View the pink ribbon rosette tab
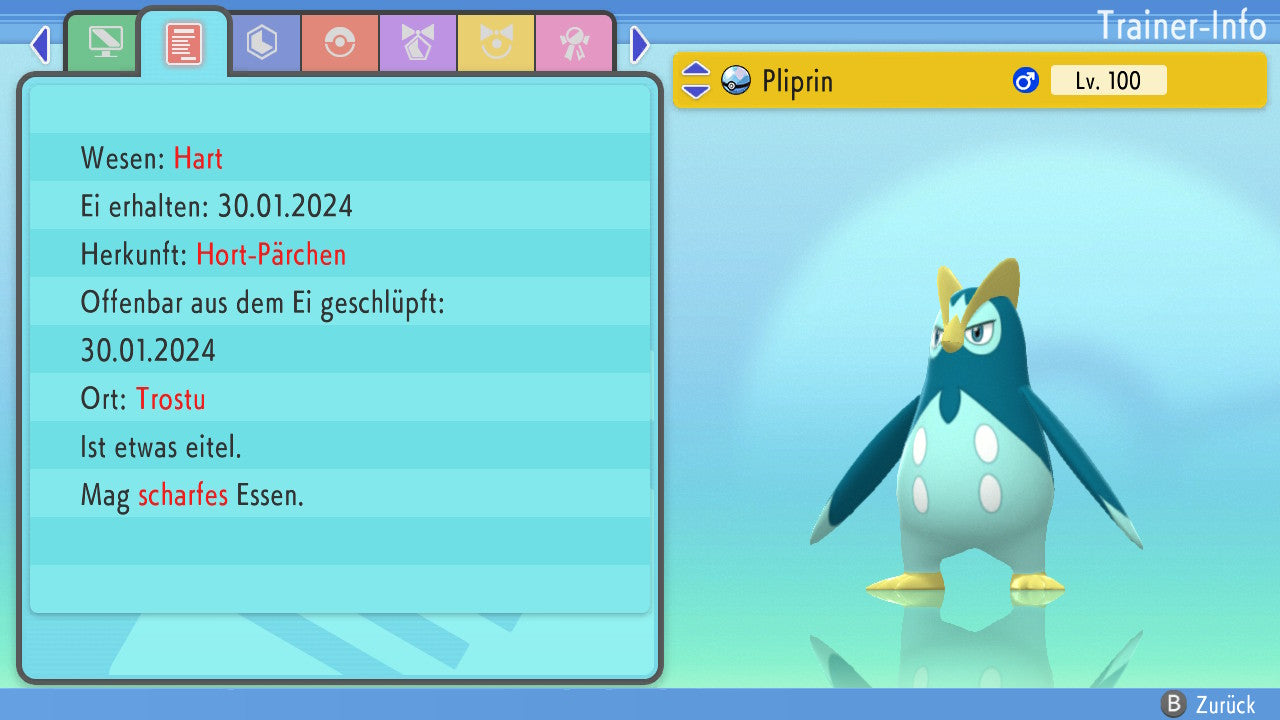1280x720 pixels. (574, 43)
